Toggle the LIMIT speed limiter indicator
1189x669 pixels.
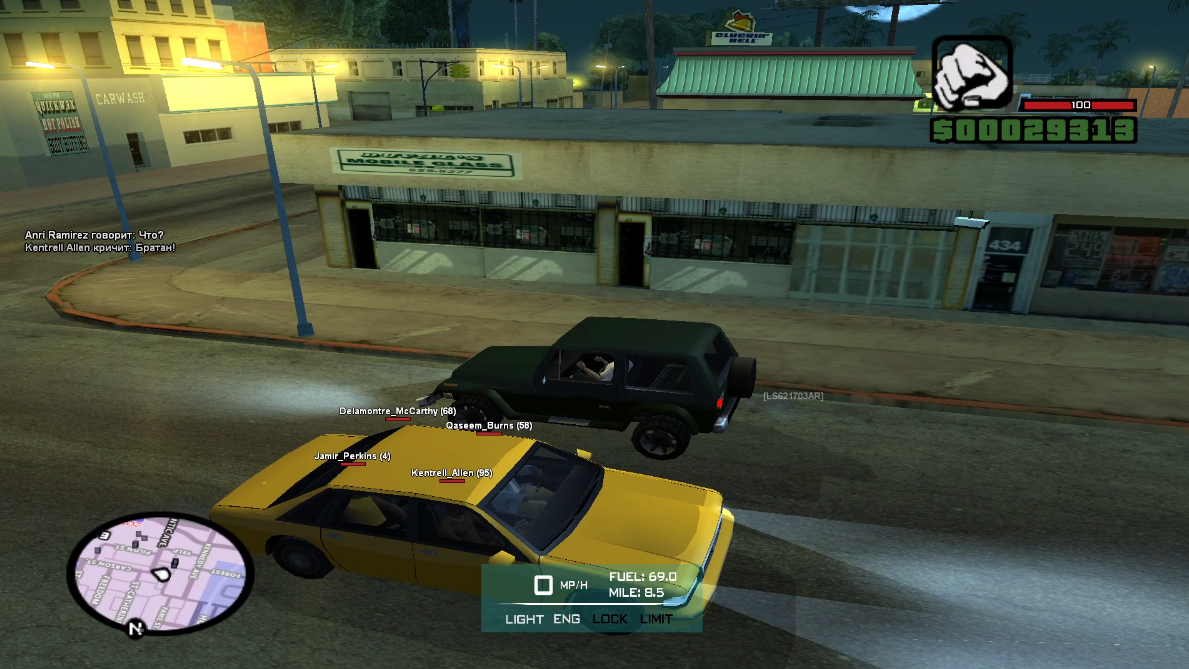click(x=656, y=619)
